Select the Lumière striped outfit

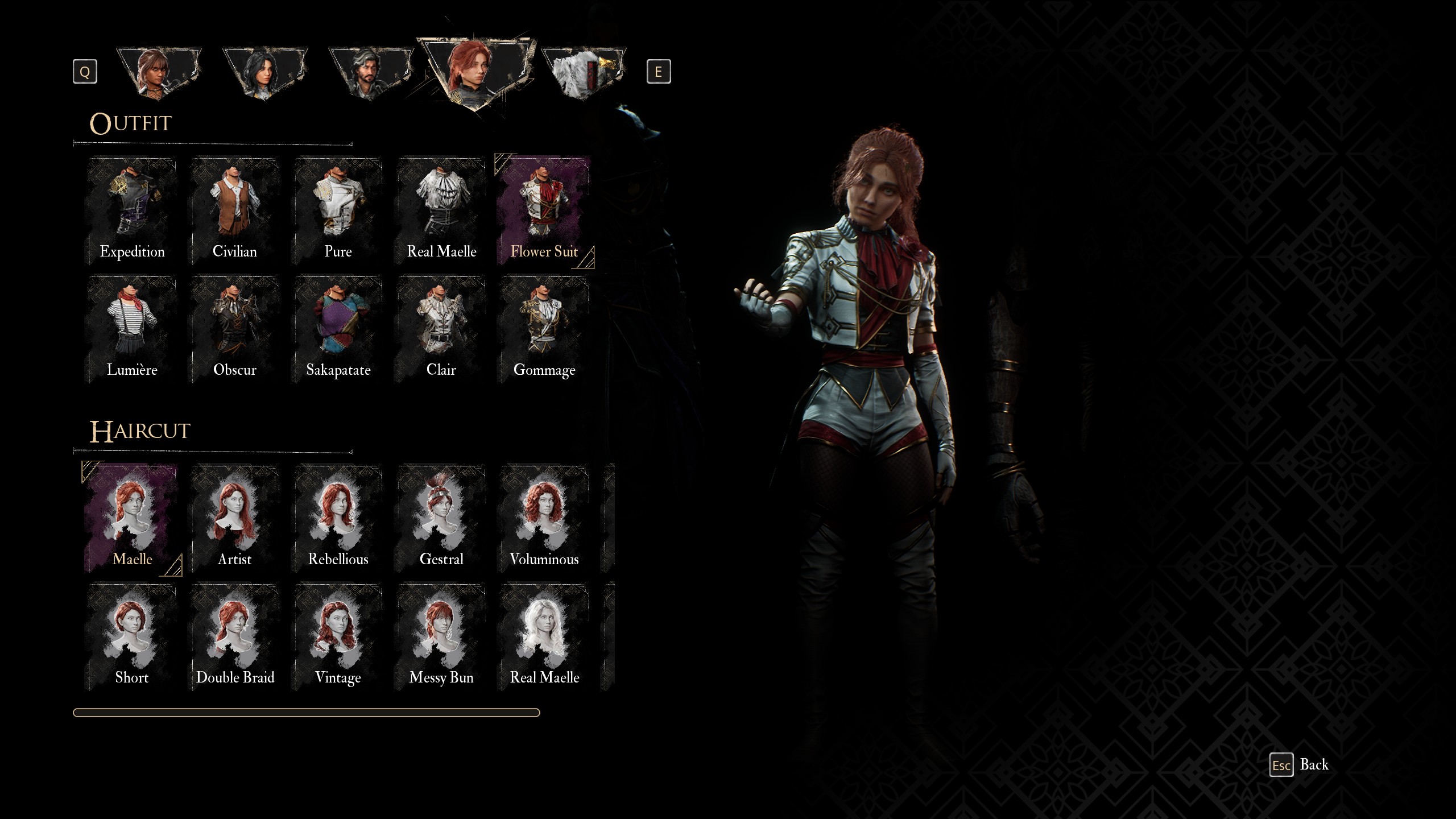pyautogui.click(x=132, y=329)
